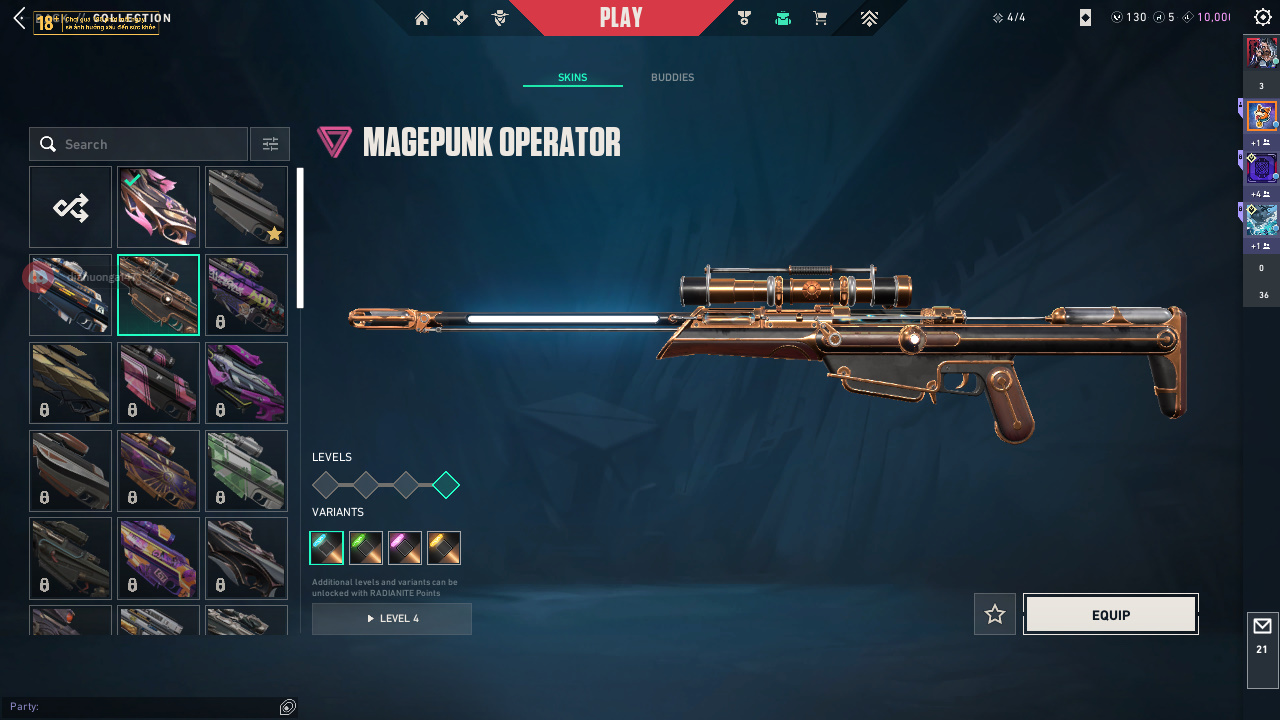The width and height of the screenshot is (1280, 720).
Task: Open the home screen icon
Action: click(x=422, y=18)
